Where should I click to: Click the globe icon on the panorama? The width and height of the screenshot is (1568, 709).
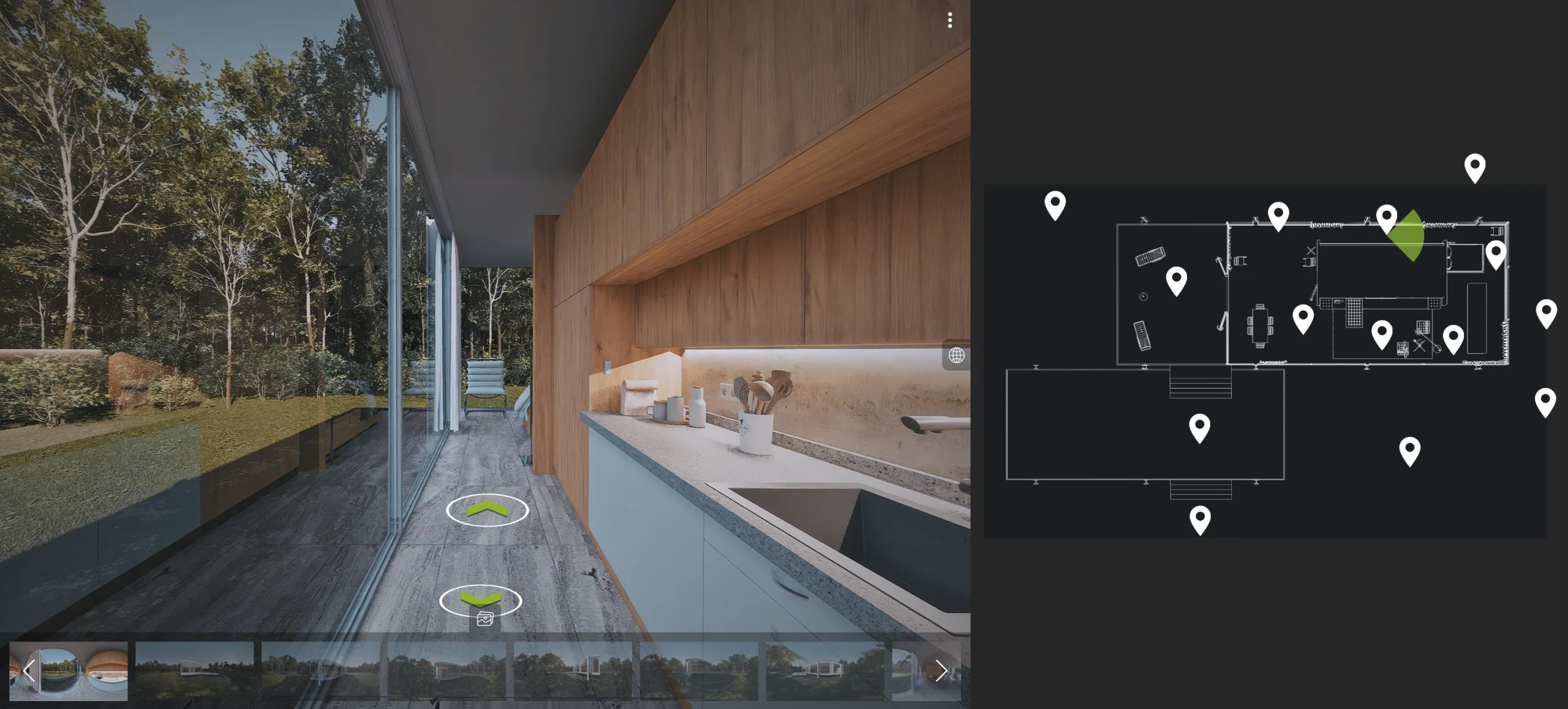point(956,354)
